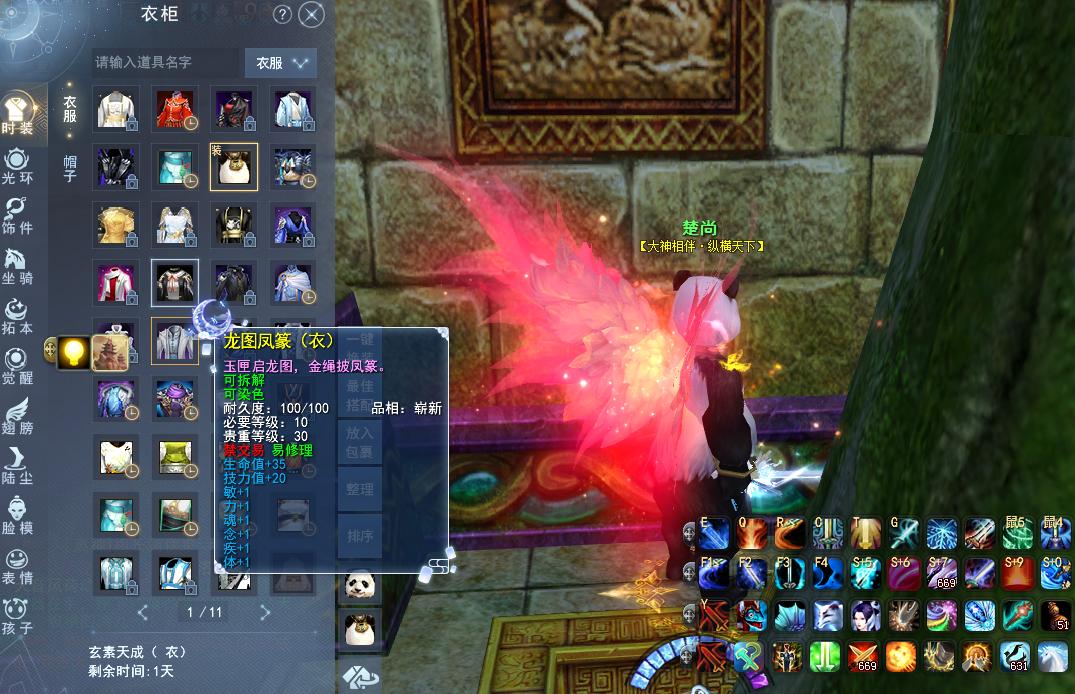Open the wardrobe help question mark
The height and width of the screenshot is (694, 1075).
(x=282, y=14)
